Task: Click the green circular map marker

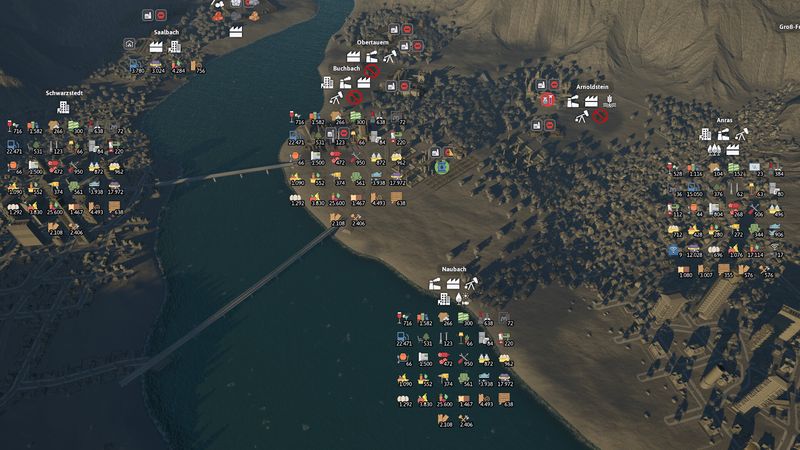Action: point(441,167)
